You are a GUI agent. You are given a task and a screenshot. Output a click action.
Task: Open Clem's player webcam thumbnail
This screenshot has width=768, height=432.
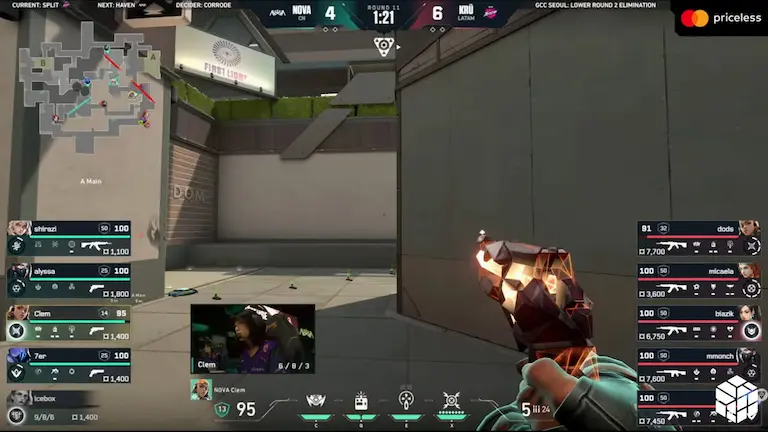pyautogui.click(x=252, y=338)
